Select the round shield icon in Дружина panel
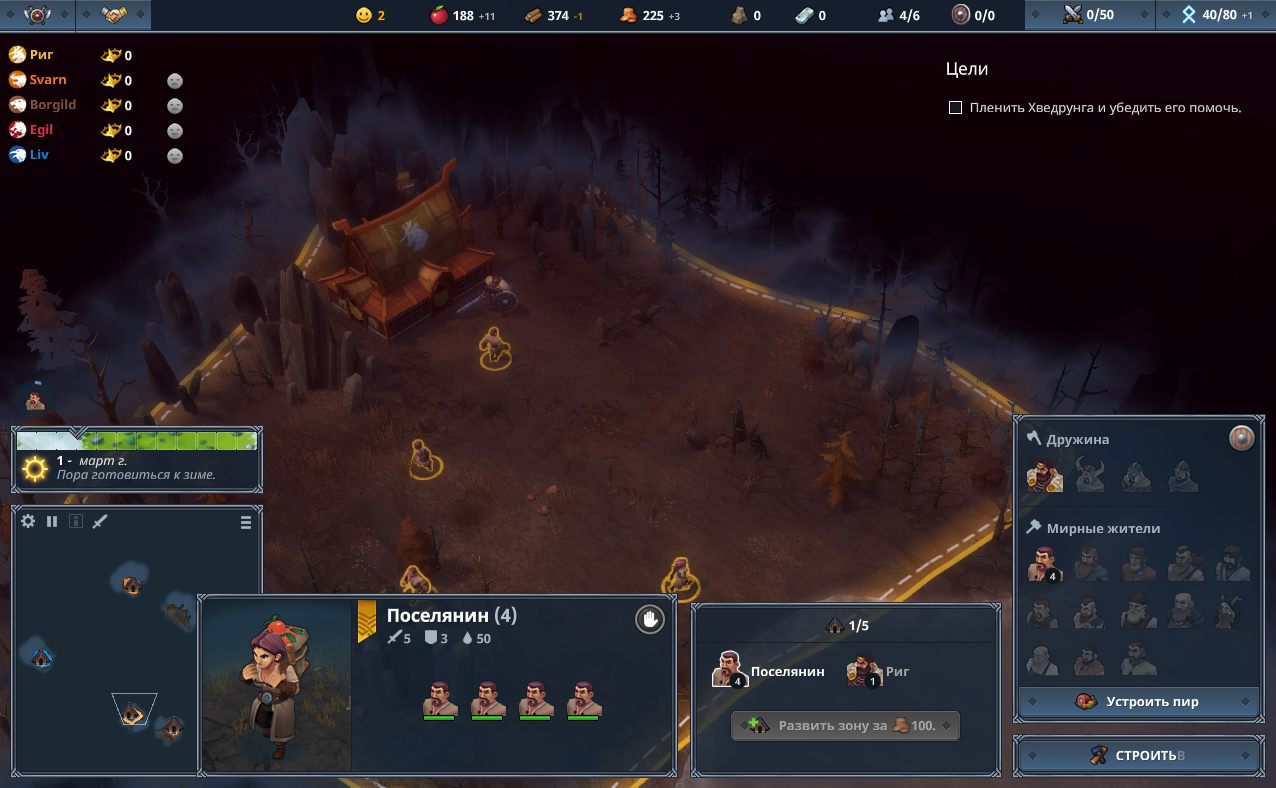Screen dimensions: 1276x788 [x=1241, y=438]
